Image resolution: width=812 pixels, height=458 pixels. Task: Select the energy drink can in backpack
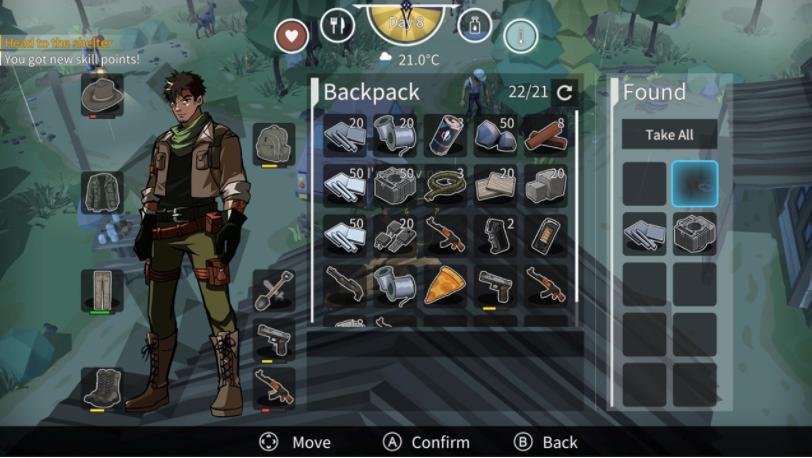point(445,135)
